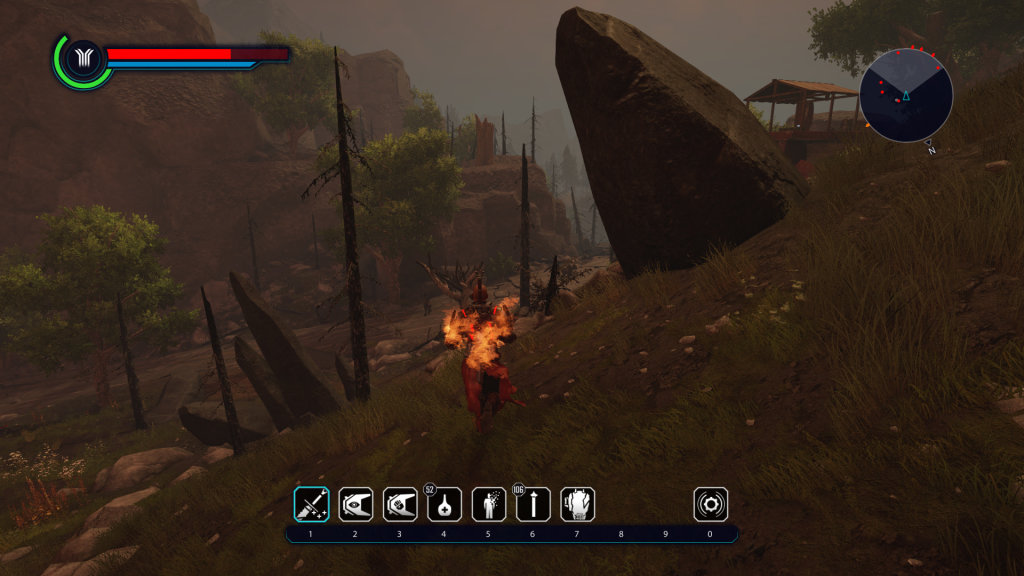1024x576 pixels.
Task: Use the healing potion flask slot
Action: [444, 504]
